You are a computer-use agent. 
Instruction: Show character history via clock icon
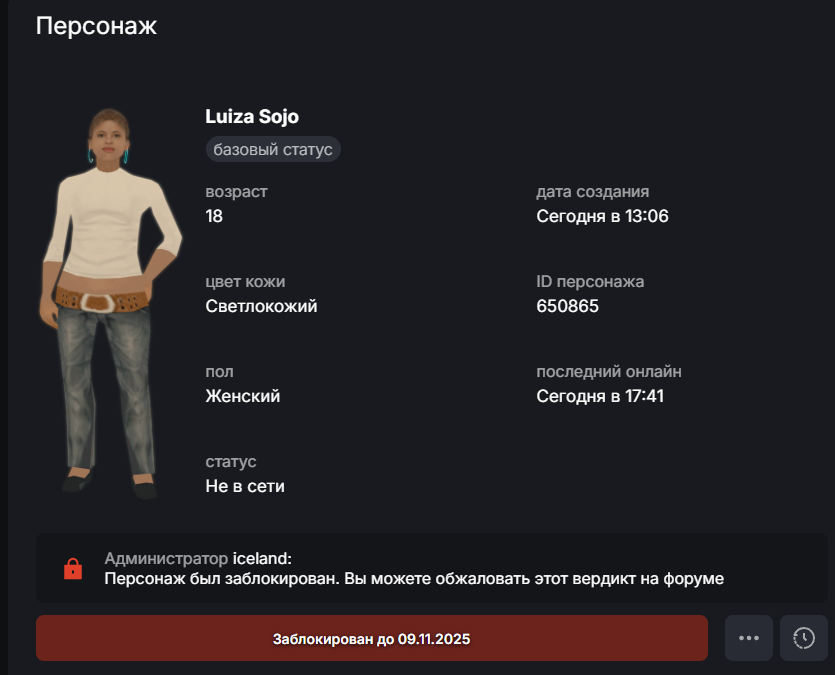coord(804,638)
